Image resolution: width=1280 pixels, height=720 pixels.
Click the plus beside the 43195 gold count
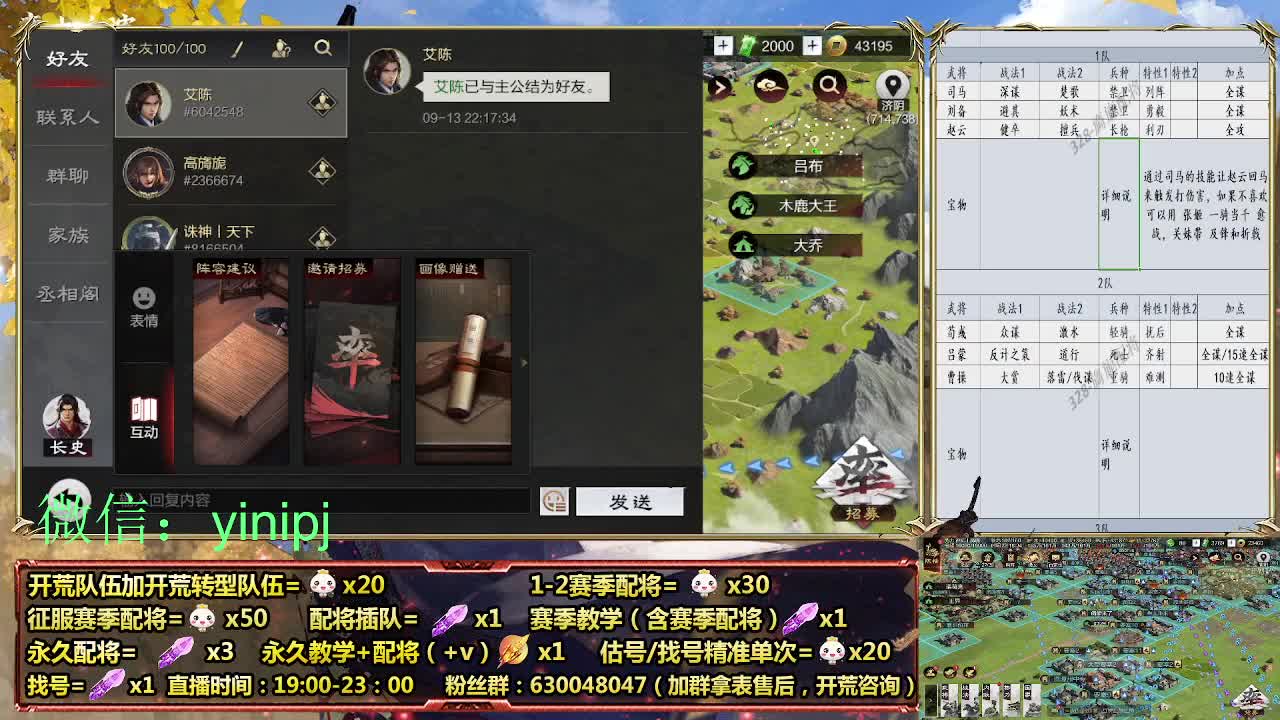click(812, 46)
